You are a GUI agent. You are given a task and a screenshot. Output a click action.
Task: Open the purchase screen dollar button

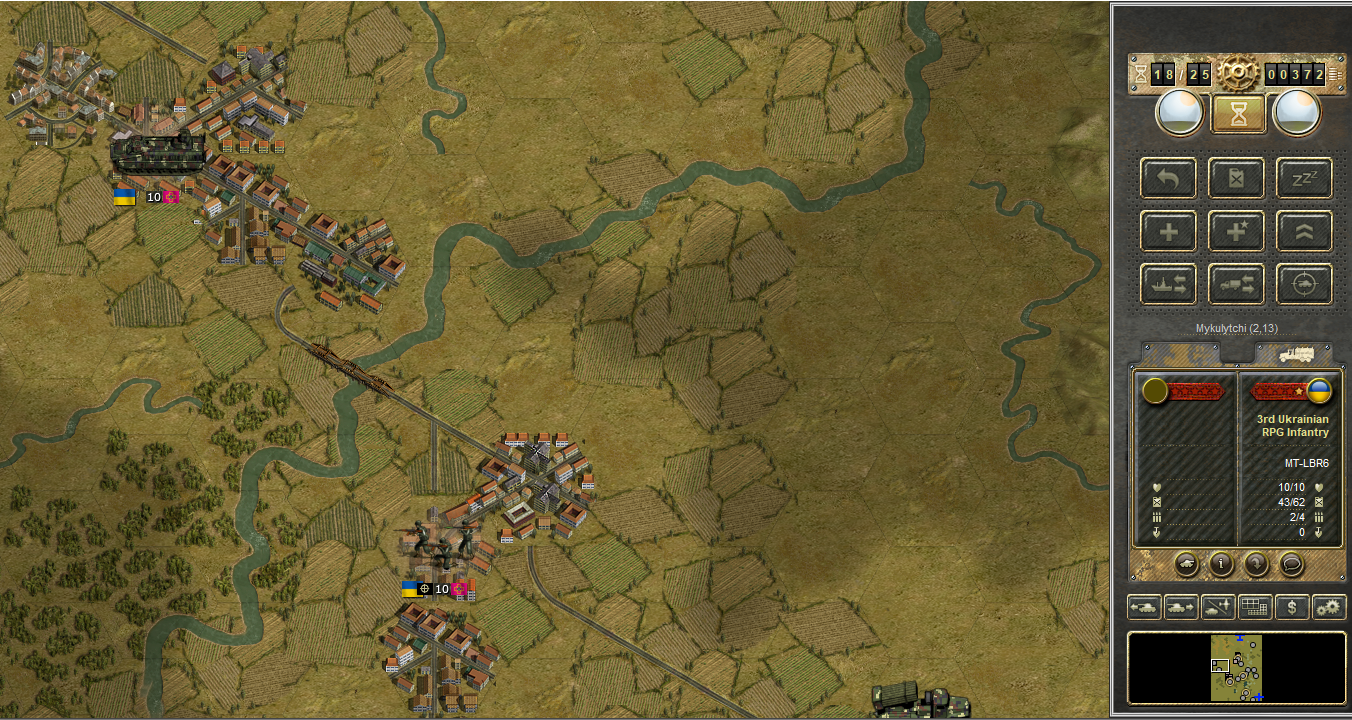(x=1292, y=606)
